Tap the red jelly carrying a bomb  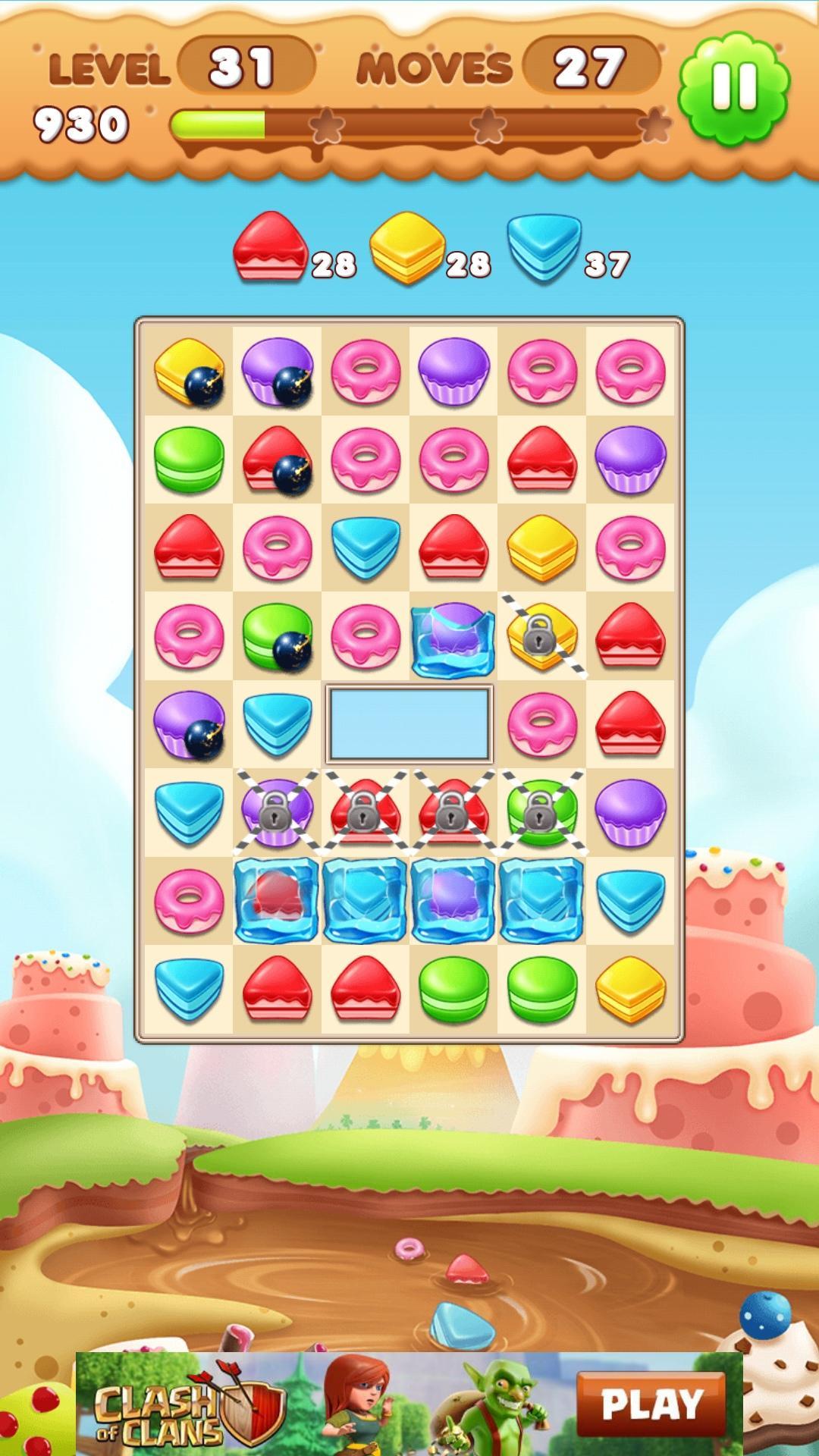pos(277,460)
